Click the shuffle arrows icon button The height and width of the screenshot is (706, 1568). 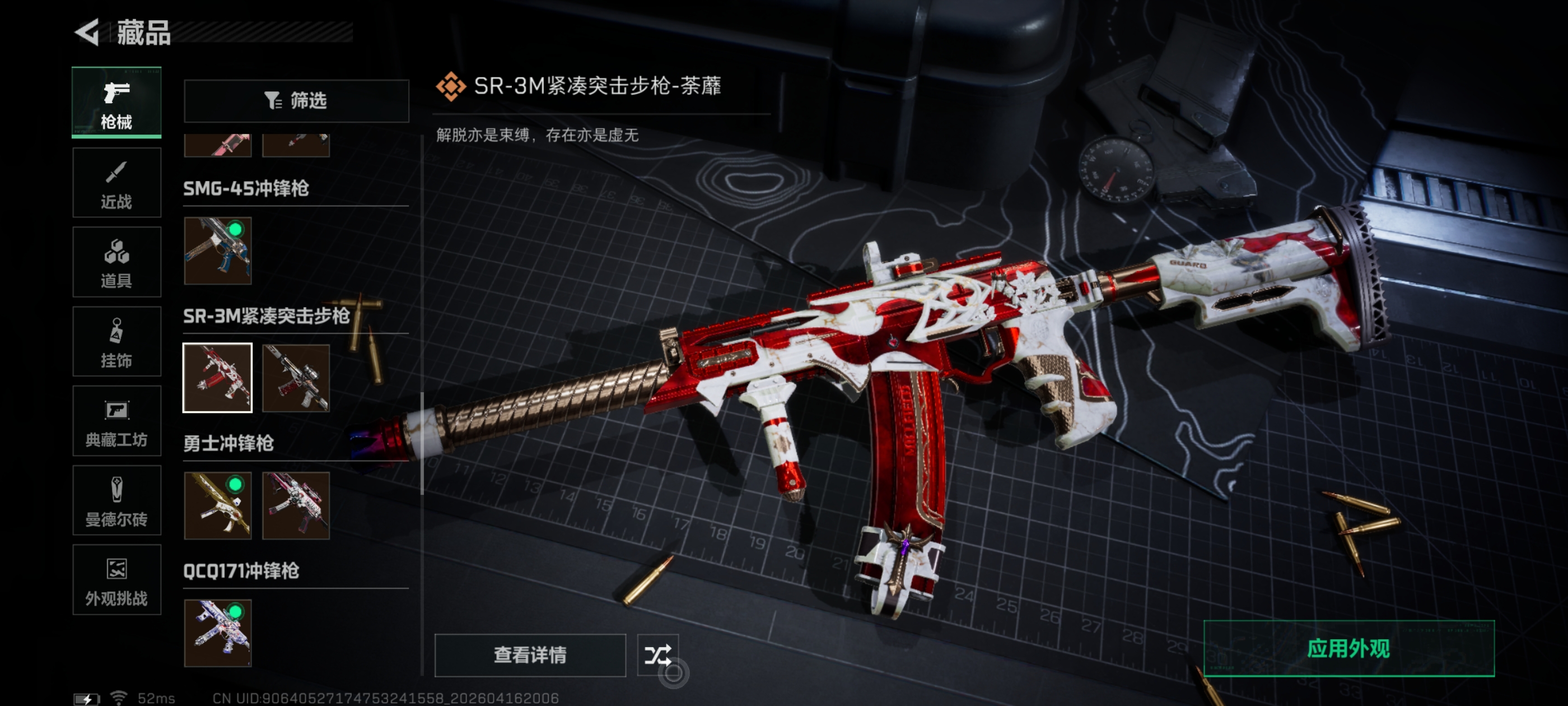(x=657, y=655)
